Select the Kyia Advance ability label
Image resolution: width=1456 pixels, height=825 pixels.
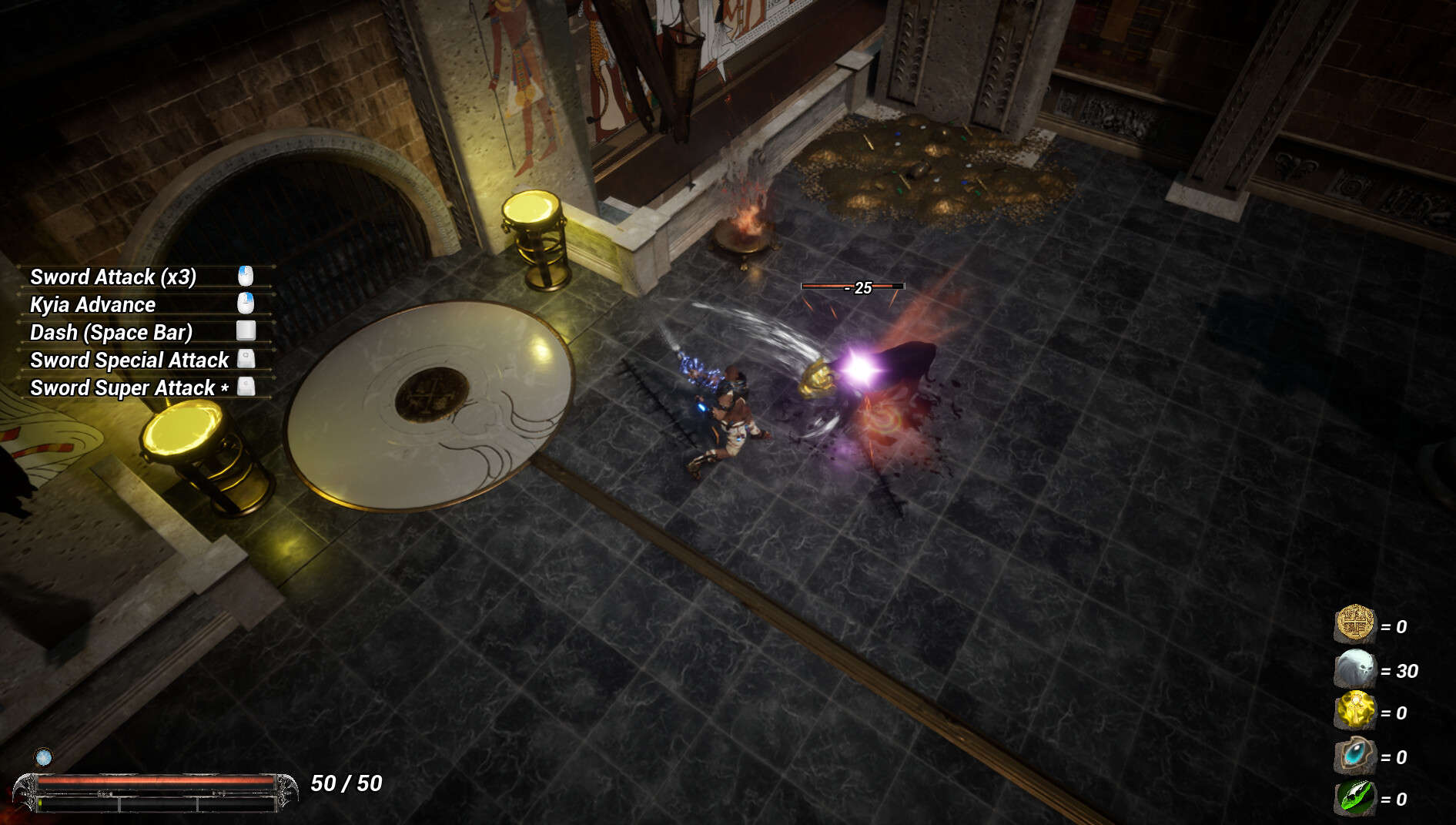click(92, 304)
